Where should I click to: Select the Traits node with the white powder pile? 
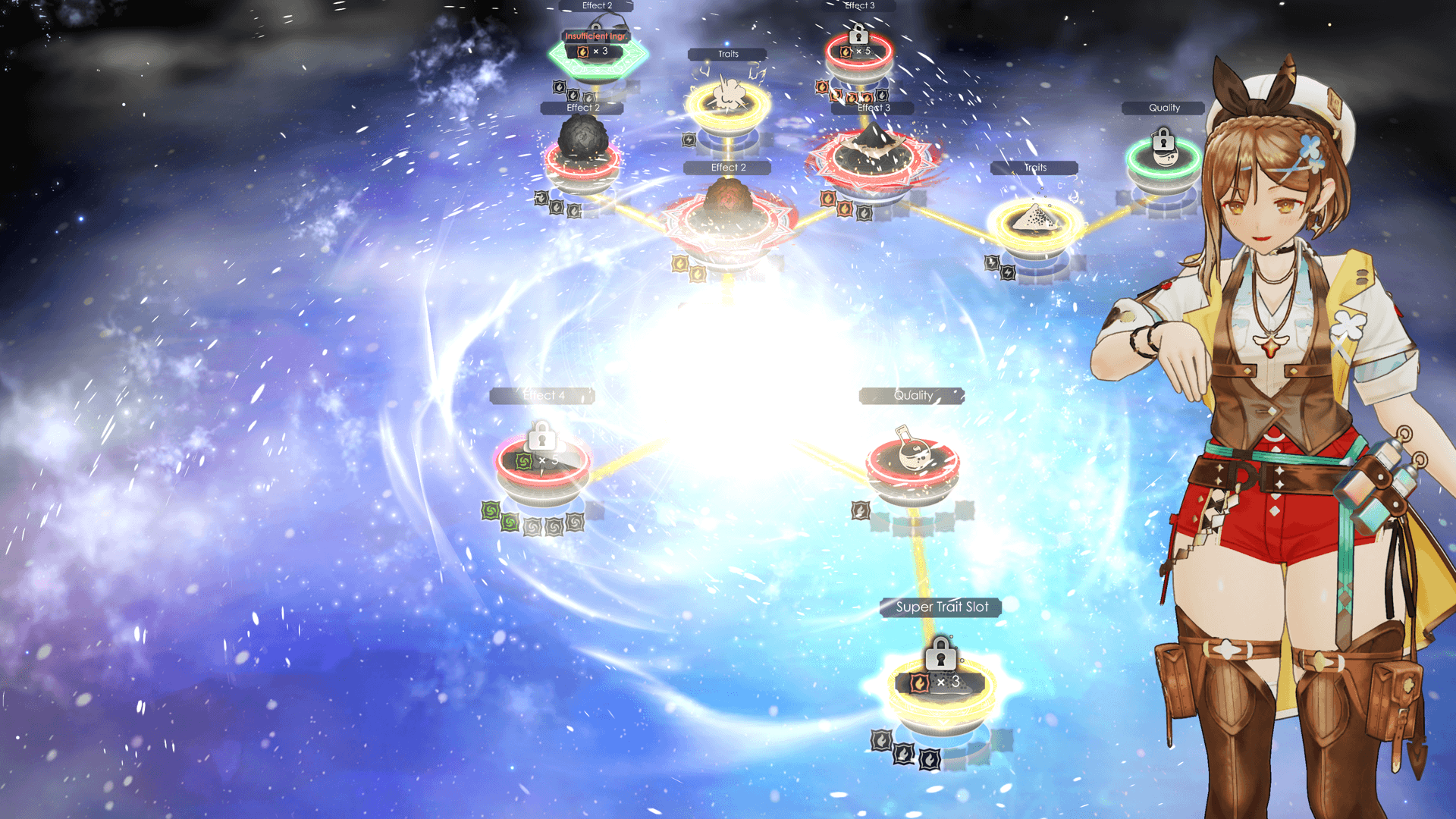[1036, 222]
